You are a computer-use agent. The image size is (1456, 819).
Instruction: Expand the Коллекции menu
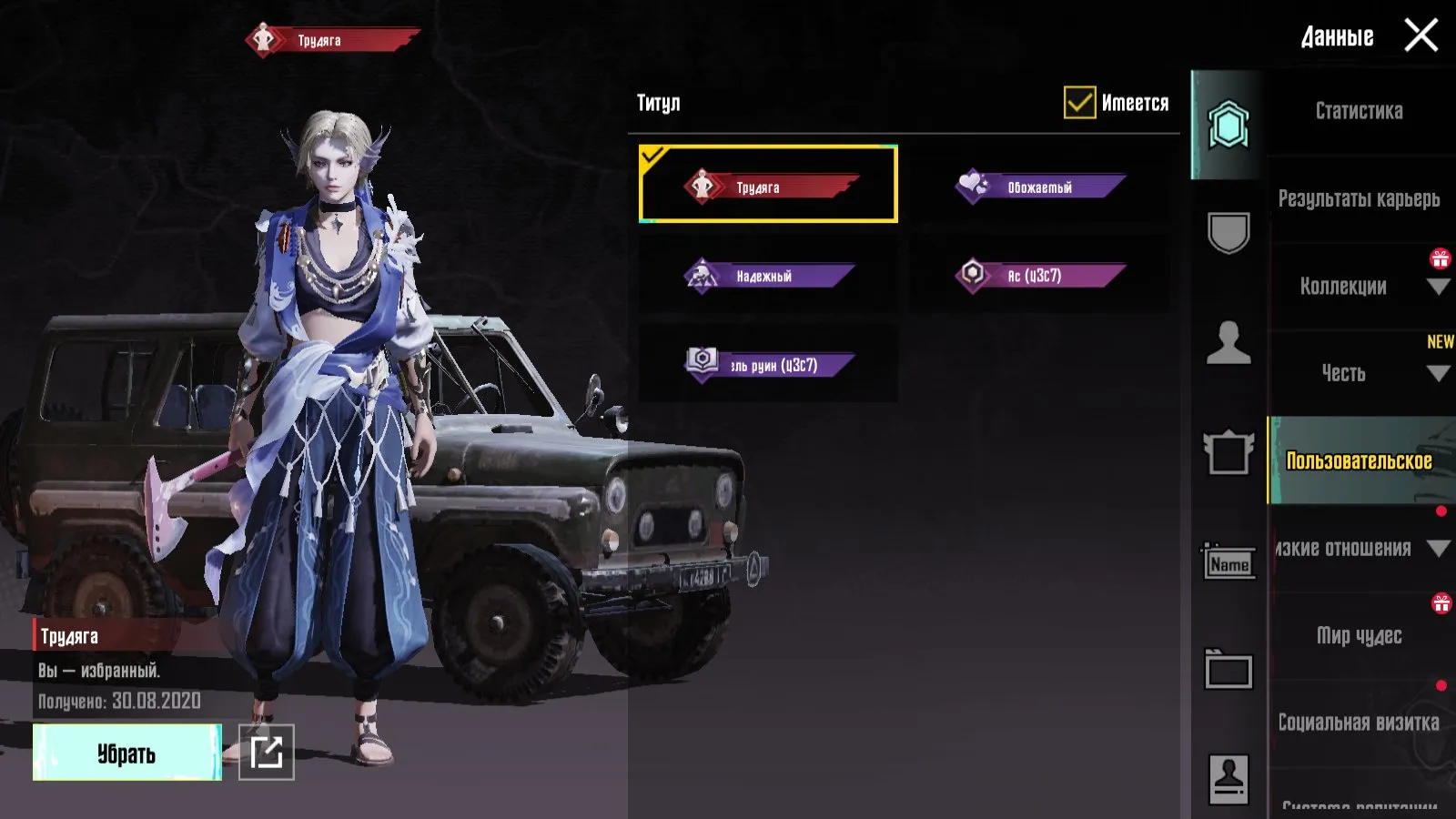coord(1359,286)
